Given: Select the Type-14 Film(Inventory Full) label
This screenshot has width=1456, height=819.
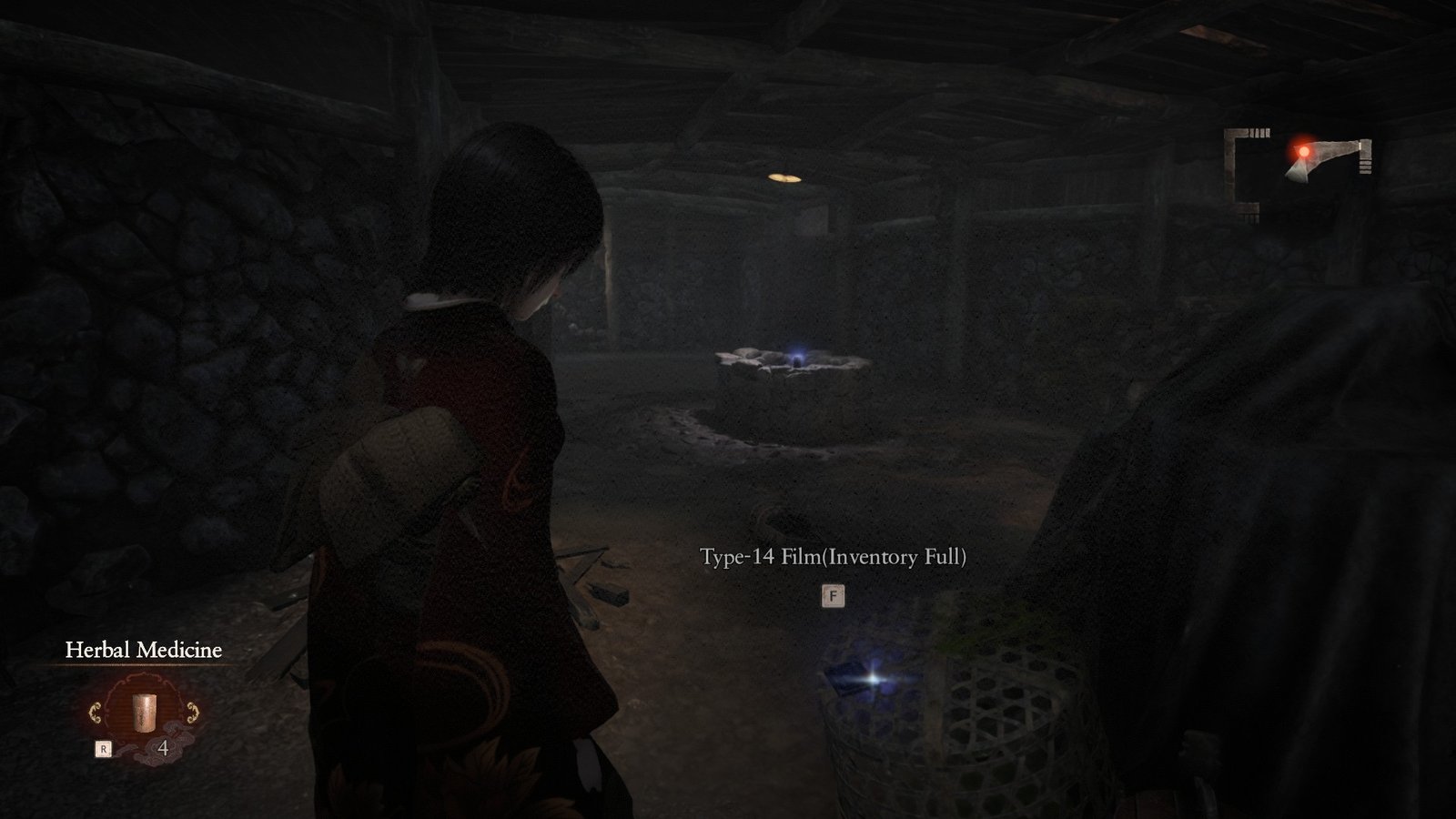Looking at the screenshot, I should (x=834, y=557).
